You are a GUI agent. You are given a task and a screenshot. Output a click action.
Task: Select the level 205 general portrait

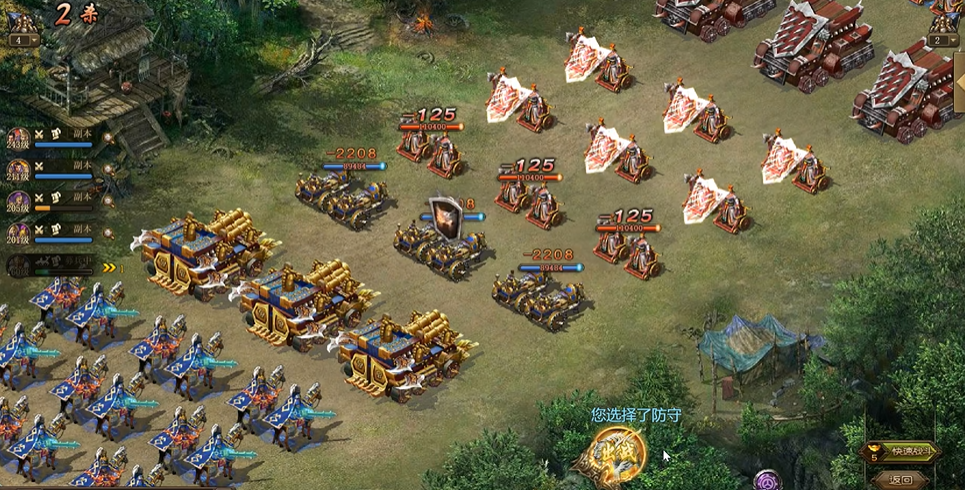point(18,203)
